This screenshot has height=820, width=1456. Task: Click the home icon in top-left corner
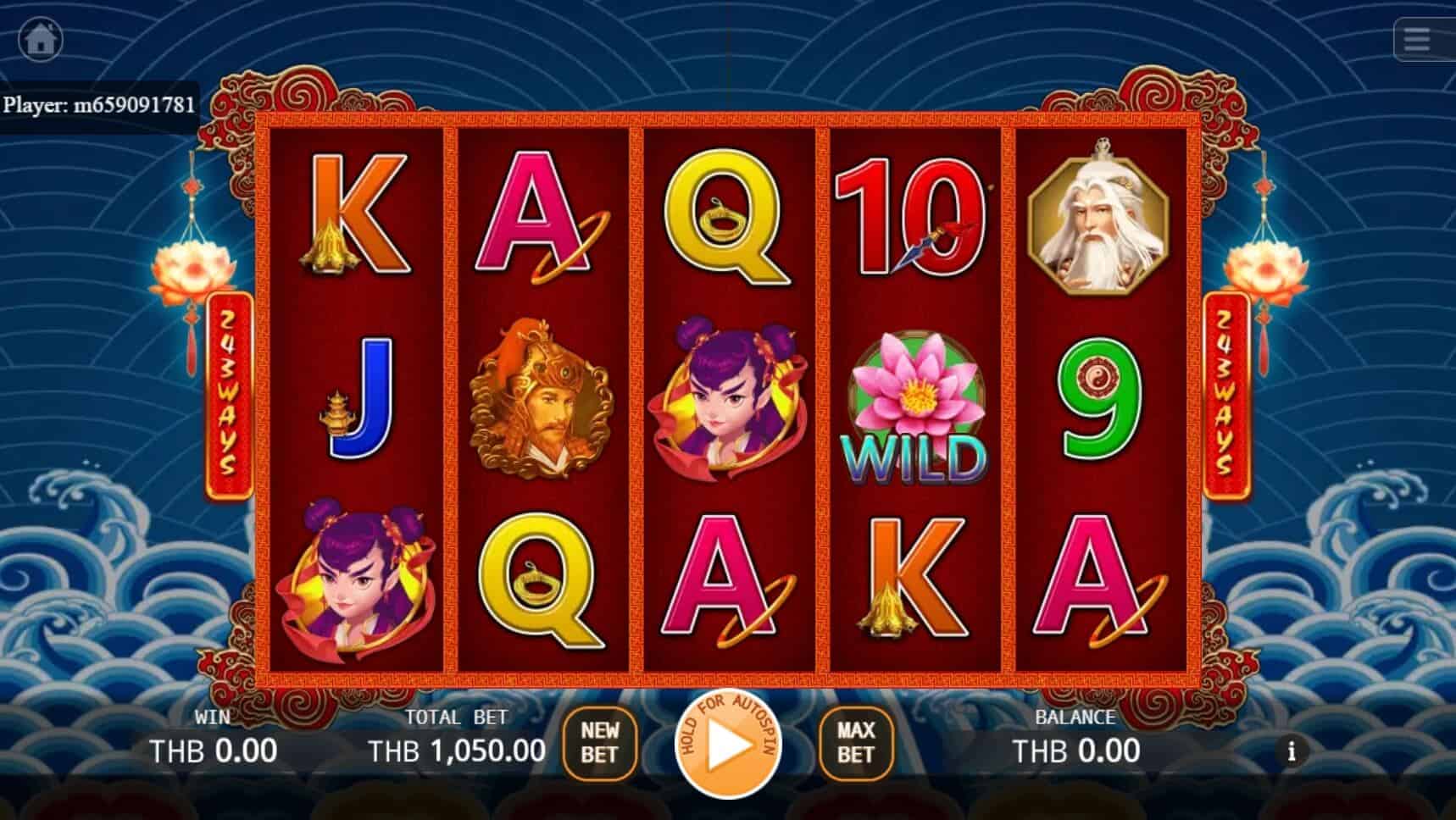[41, 39]
